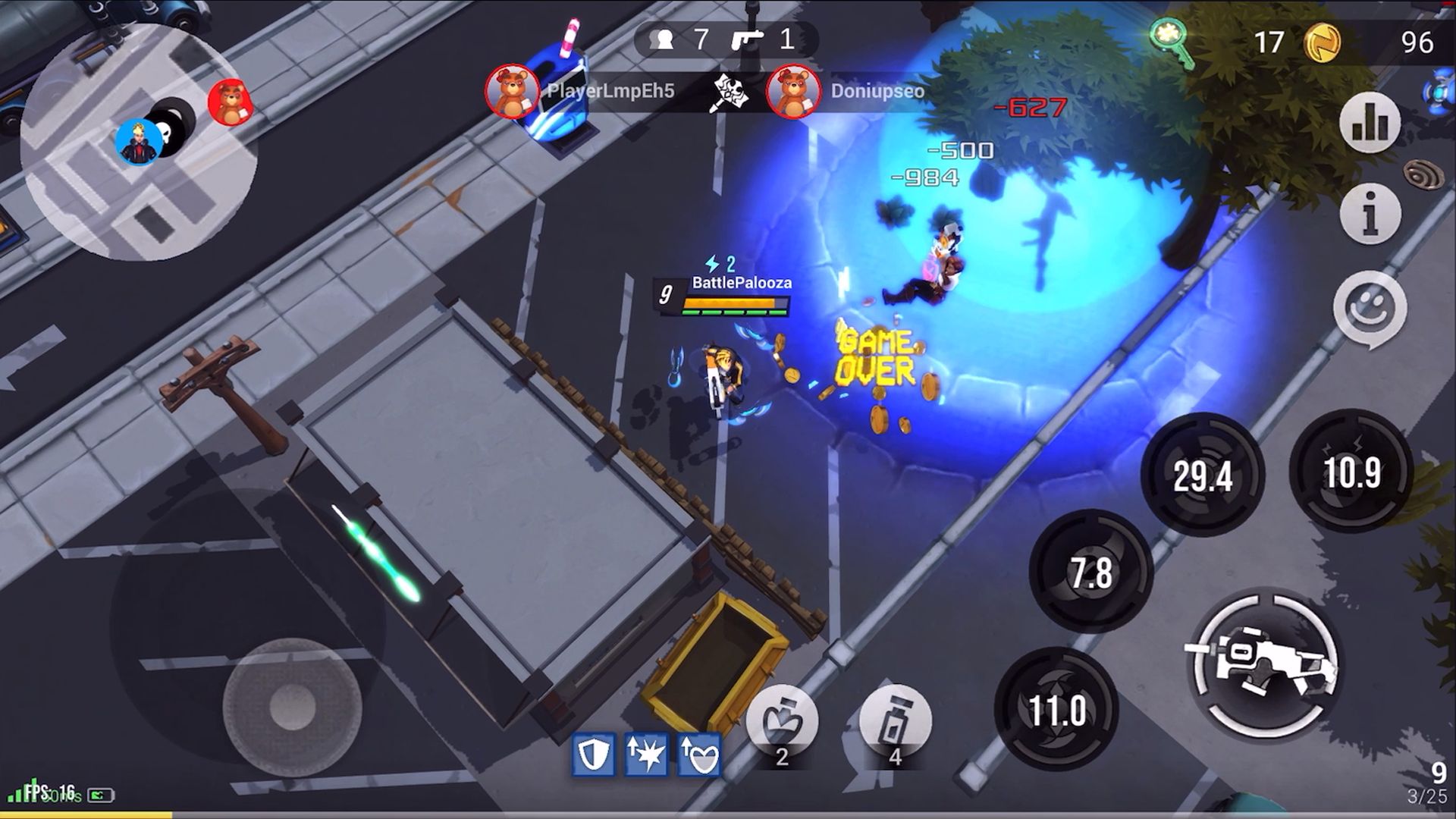This screenshot has height=819, width=1456.
Task: Use the heart potion consumable
Action: pyautogui.click(x=782, y=723)
